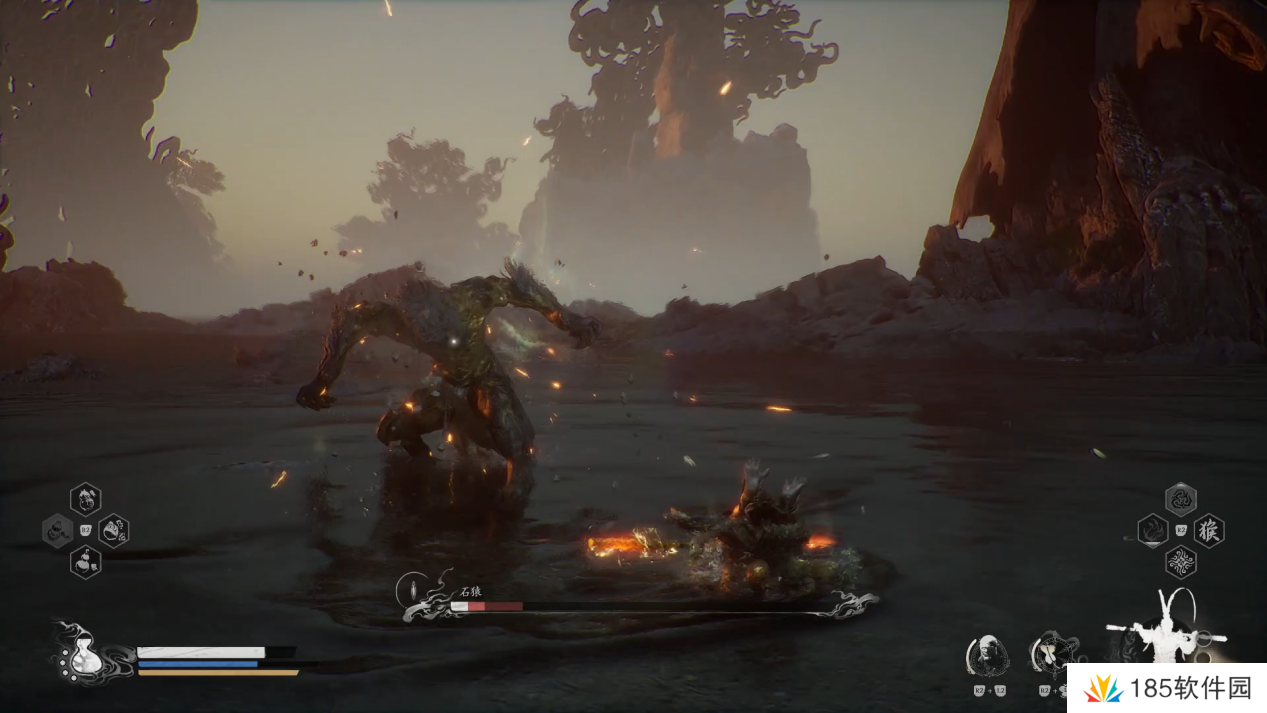Select the pouch item with scattered pills
1267x713 pixels.
click(113, 530)
